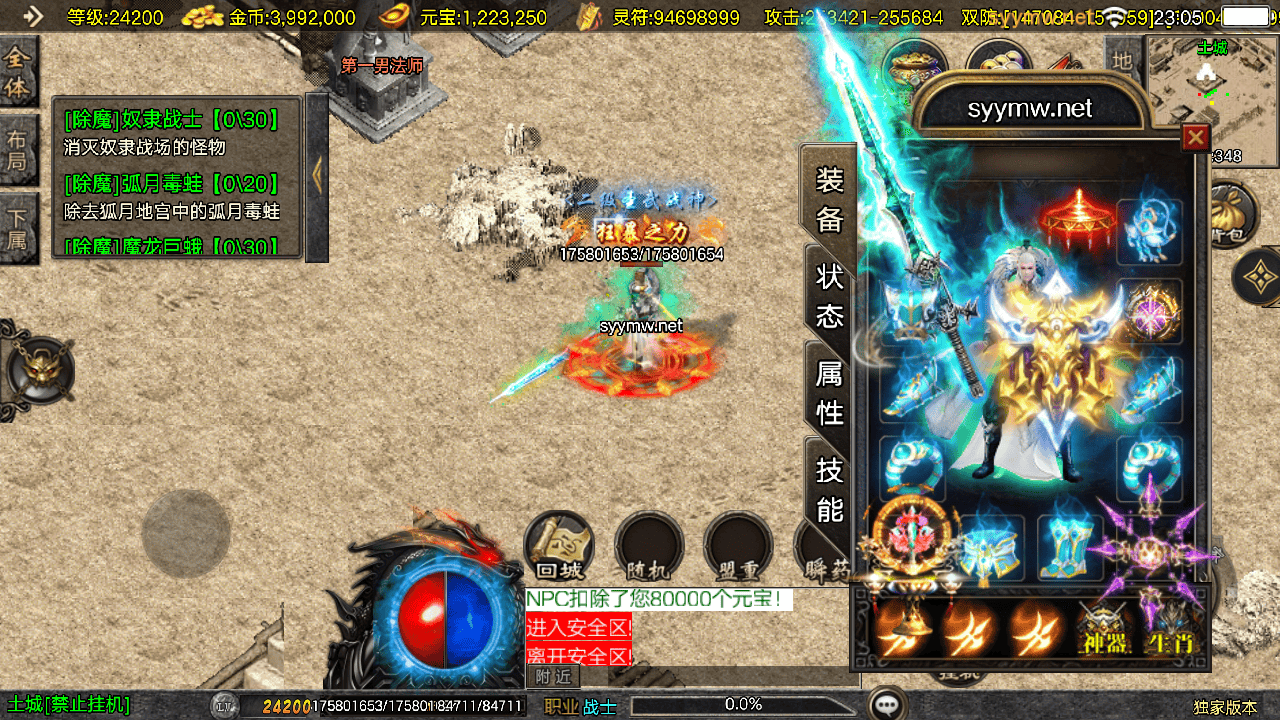Image resolution: width=1280 pixels, height=720 pixels.
Task: Select the 装备 equipment tab
Action: click(x=830, y=199)
